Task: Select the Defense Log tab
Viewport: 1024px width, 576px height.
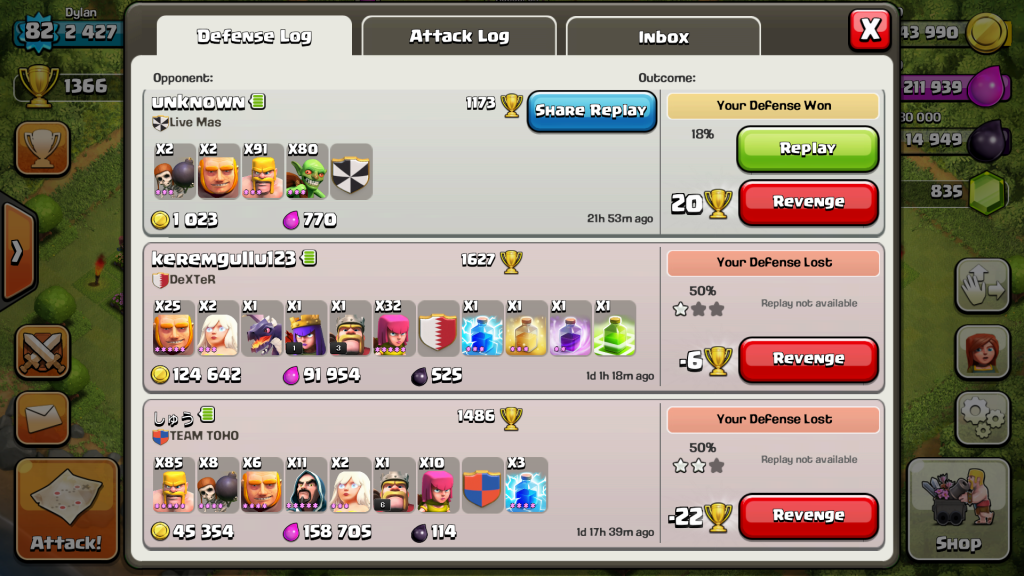Action: pos(254,37)
